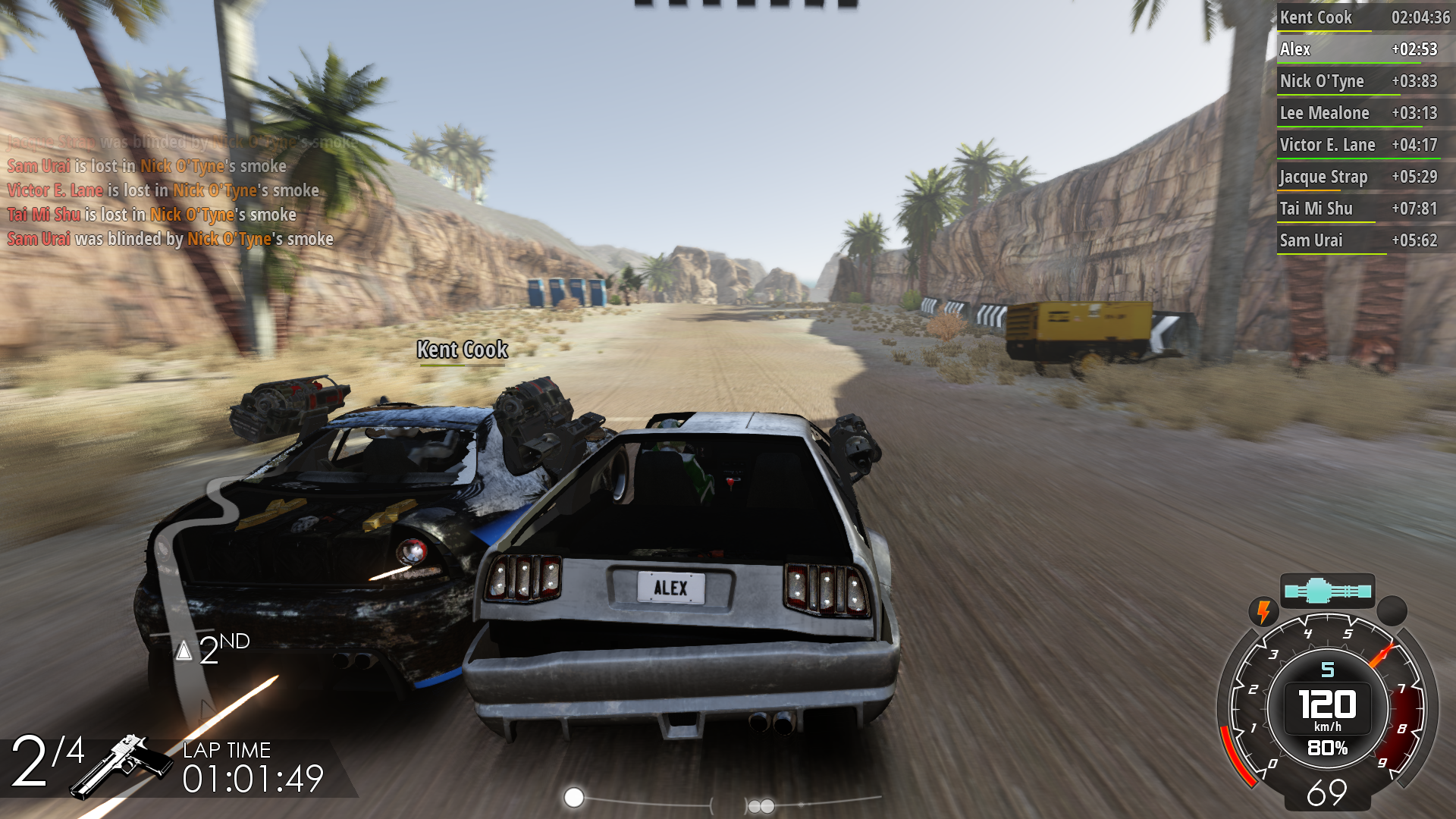Select the Kent Cook name tag above the car
This screenshot has width=1456, height=819.
click(462, 350)
